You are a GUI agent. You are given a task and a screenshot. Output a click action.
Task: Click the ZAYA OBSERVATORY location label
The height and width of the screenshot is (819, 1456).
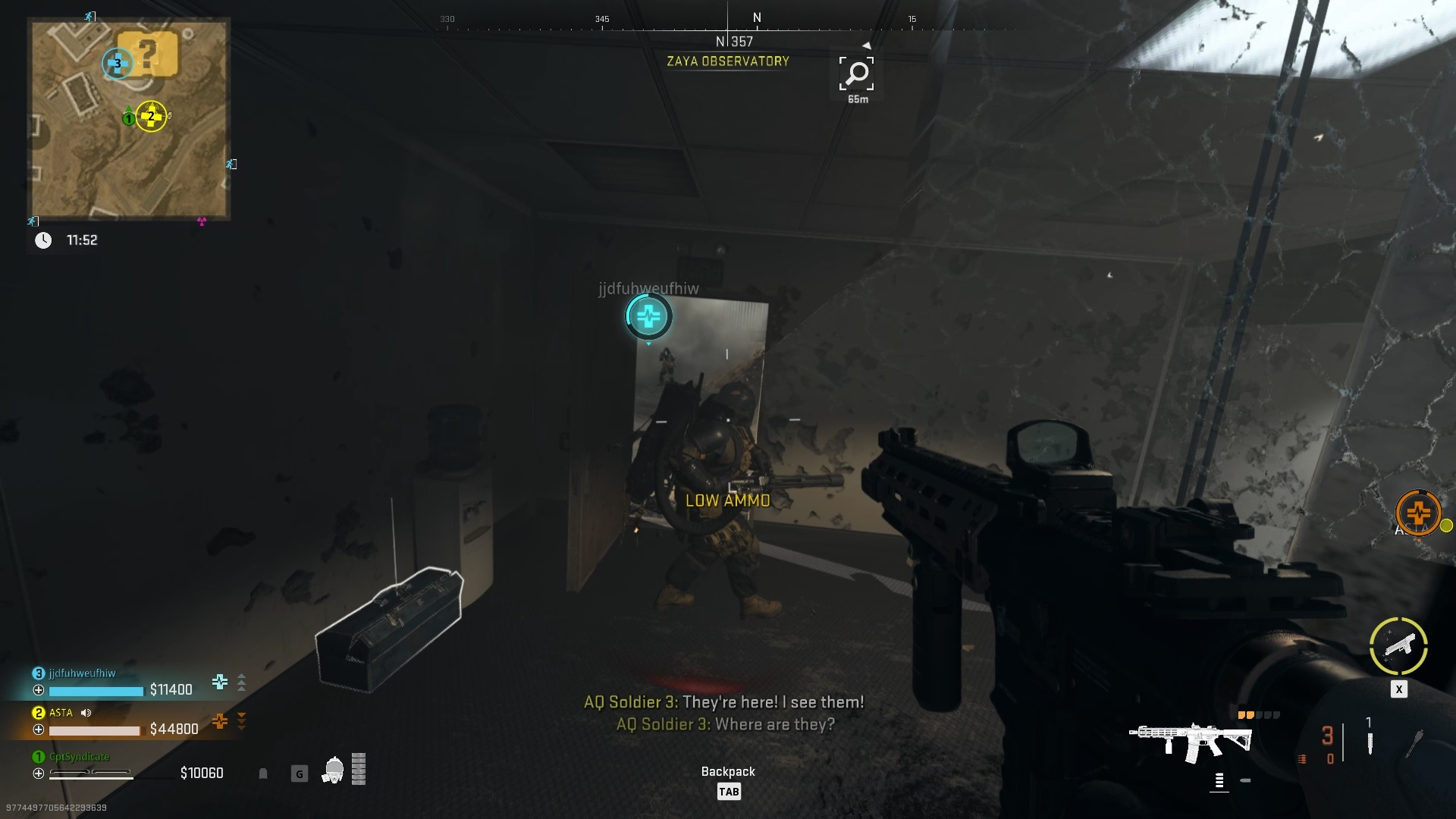(x=726, y=62)
